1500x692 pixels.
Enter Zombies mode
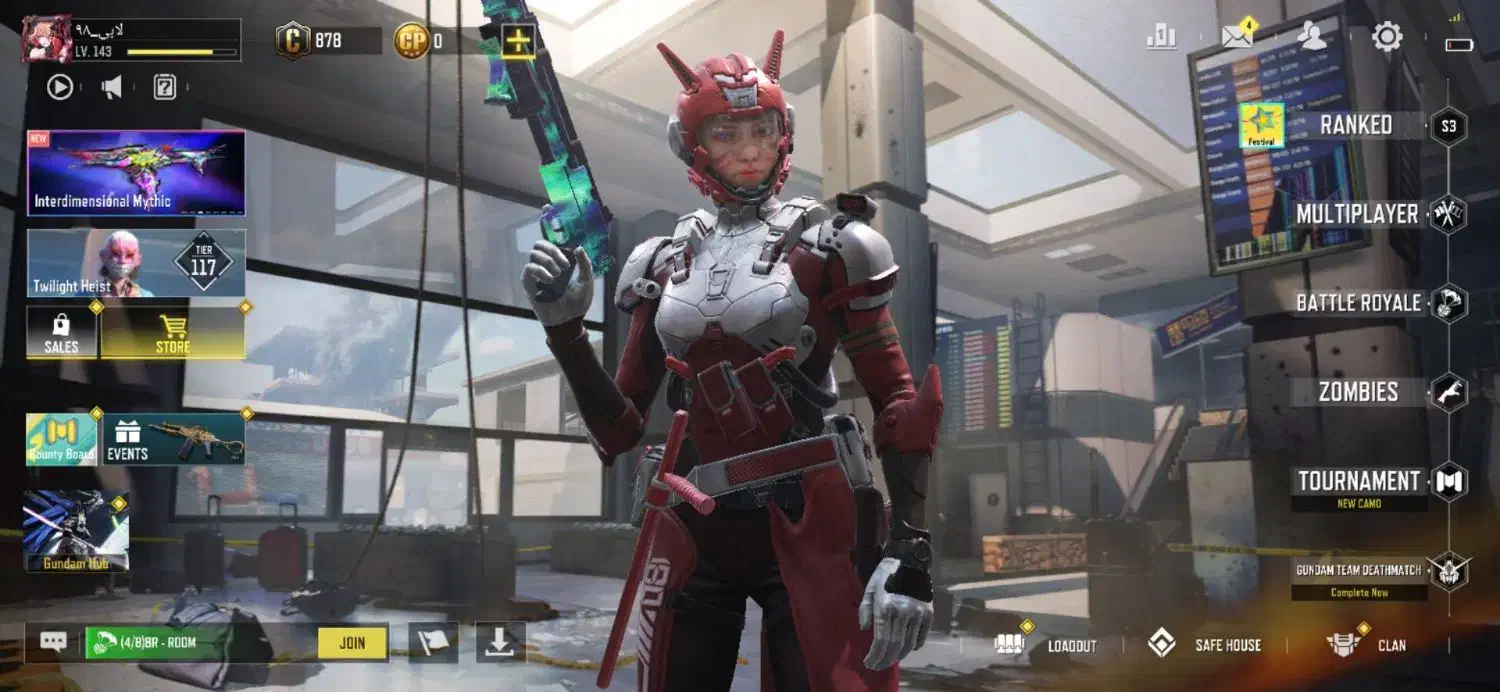pos(1358,392)
